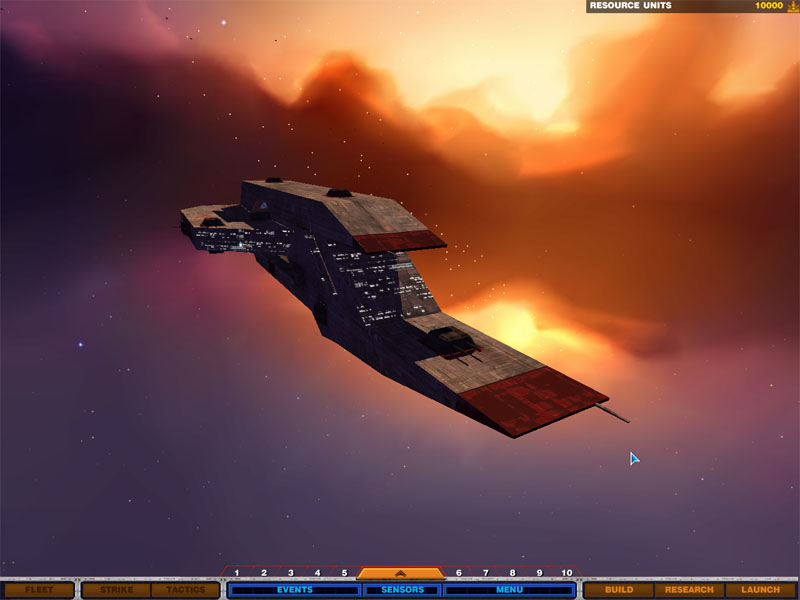Select control group 3

pos(291,573)
